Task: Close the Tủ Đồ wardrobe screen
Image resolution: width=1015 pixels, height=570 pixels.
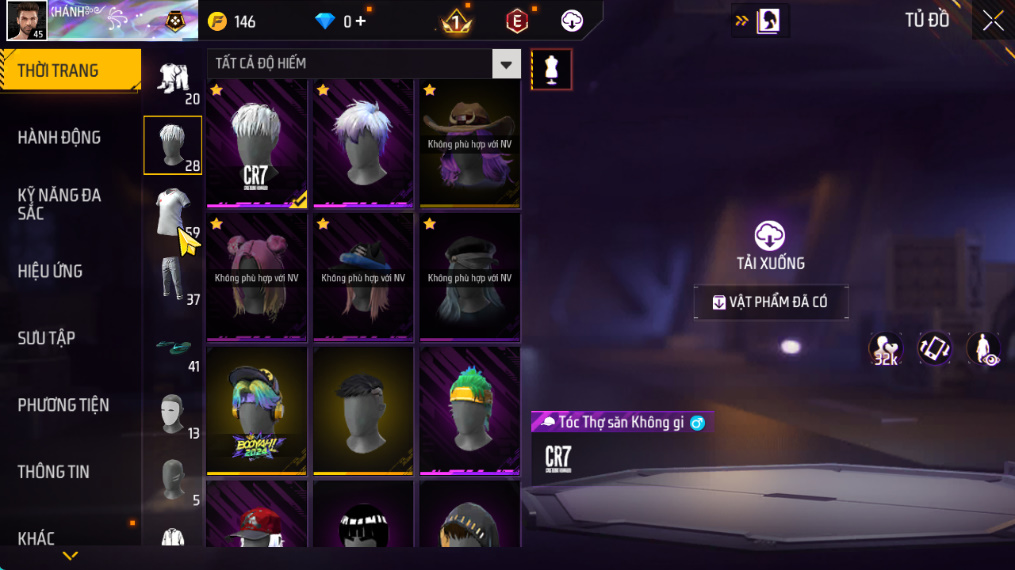Action: 992,21
